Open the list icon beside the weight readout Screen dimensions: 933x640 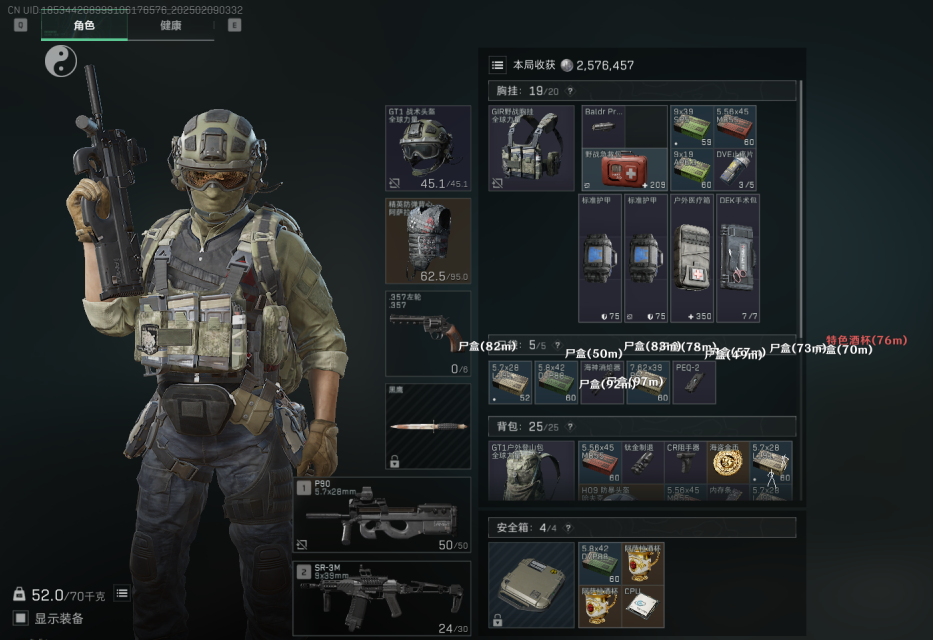[122, 593]
